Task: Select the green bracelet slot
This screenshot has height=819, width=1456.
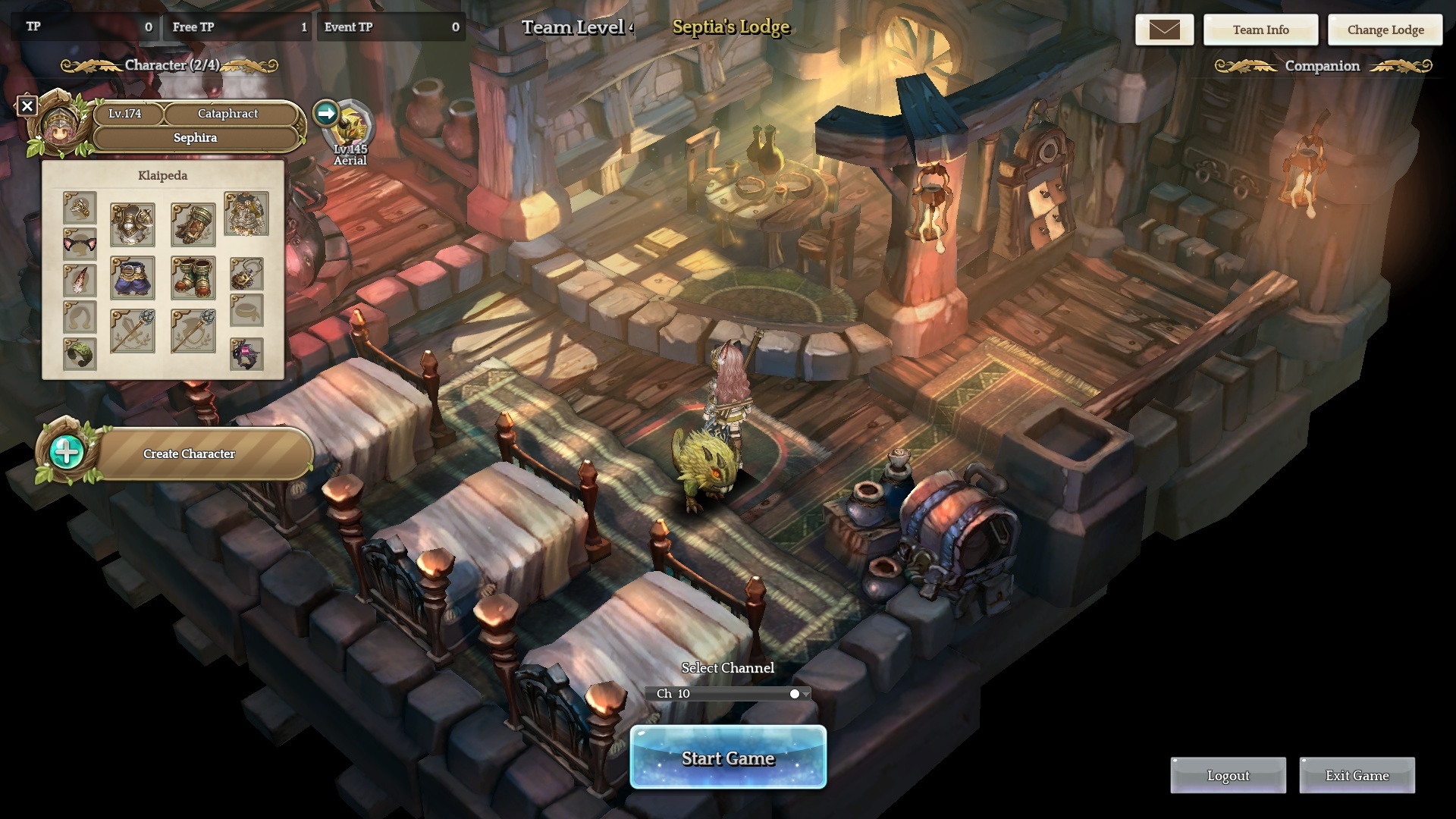Action: point(80,353)
